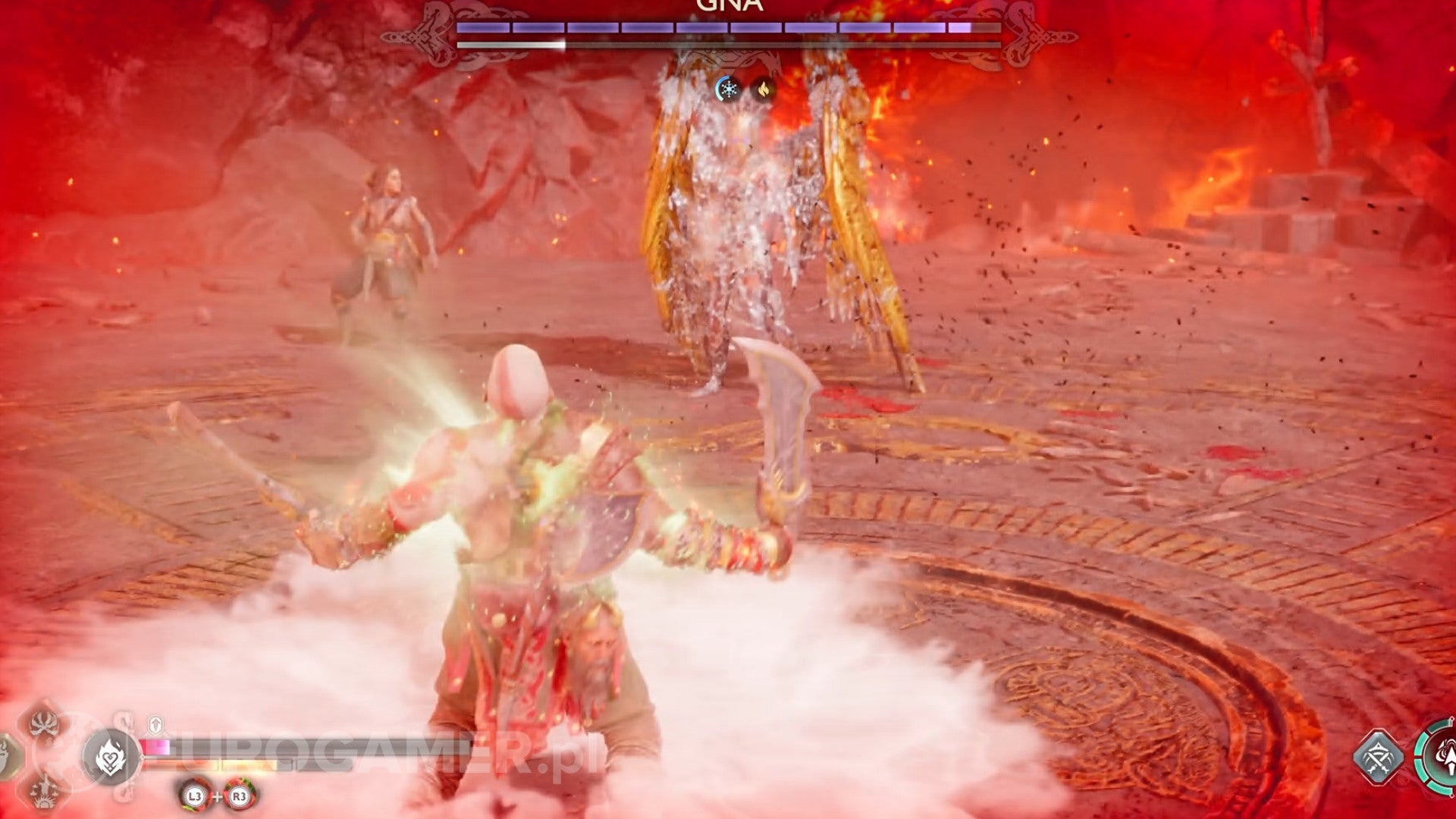Image resolution: width=1456 pixels, height=819 pixels.
Task: Open the R3 prompt indicator
Action: (238, 795)
